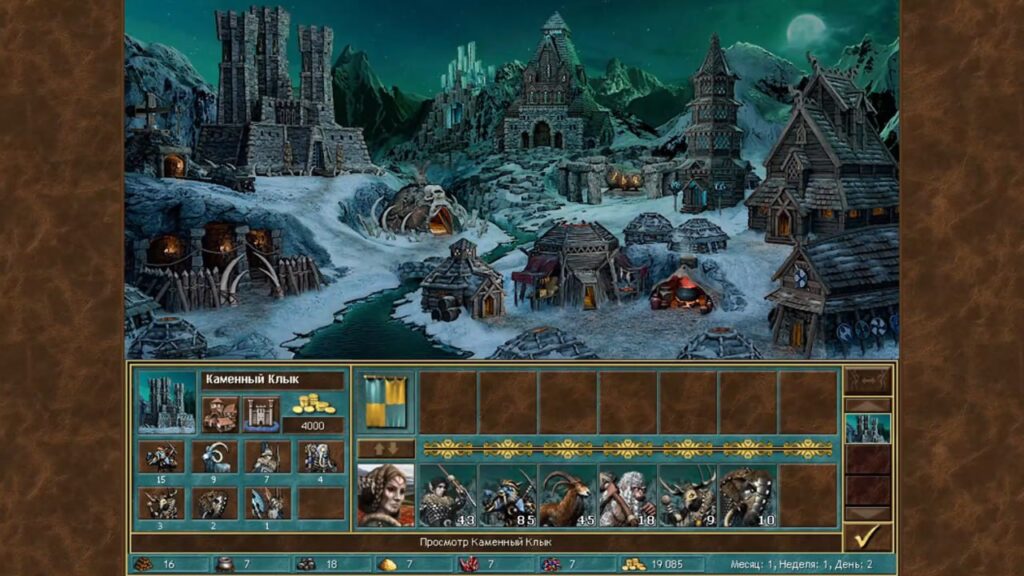
Task: Select the goat creature growth icon showing 9
Action: coord(214,456)
